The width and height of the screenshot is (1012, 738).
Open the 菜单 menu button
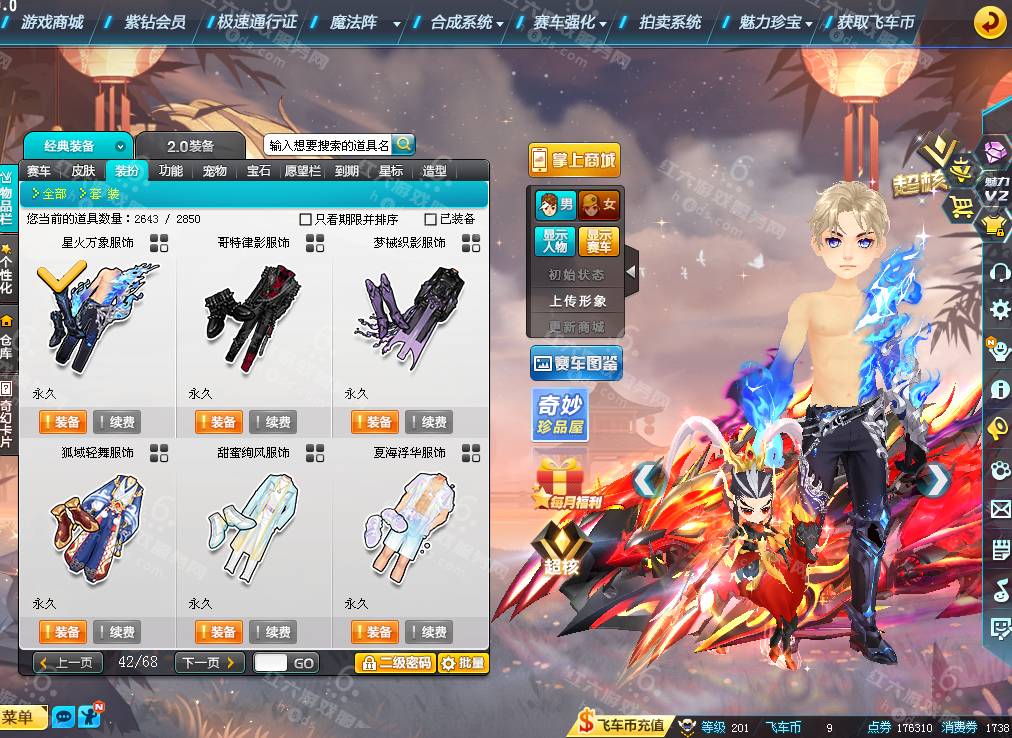pyautogui.click(x=22, y=717)
